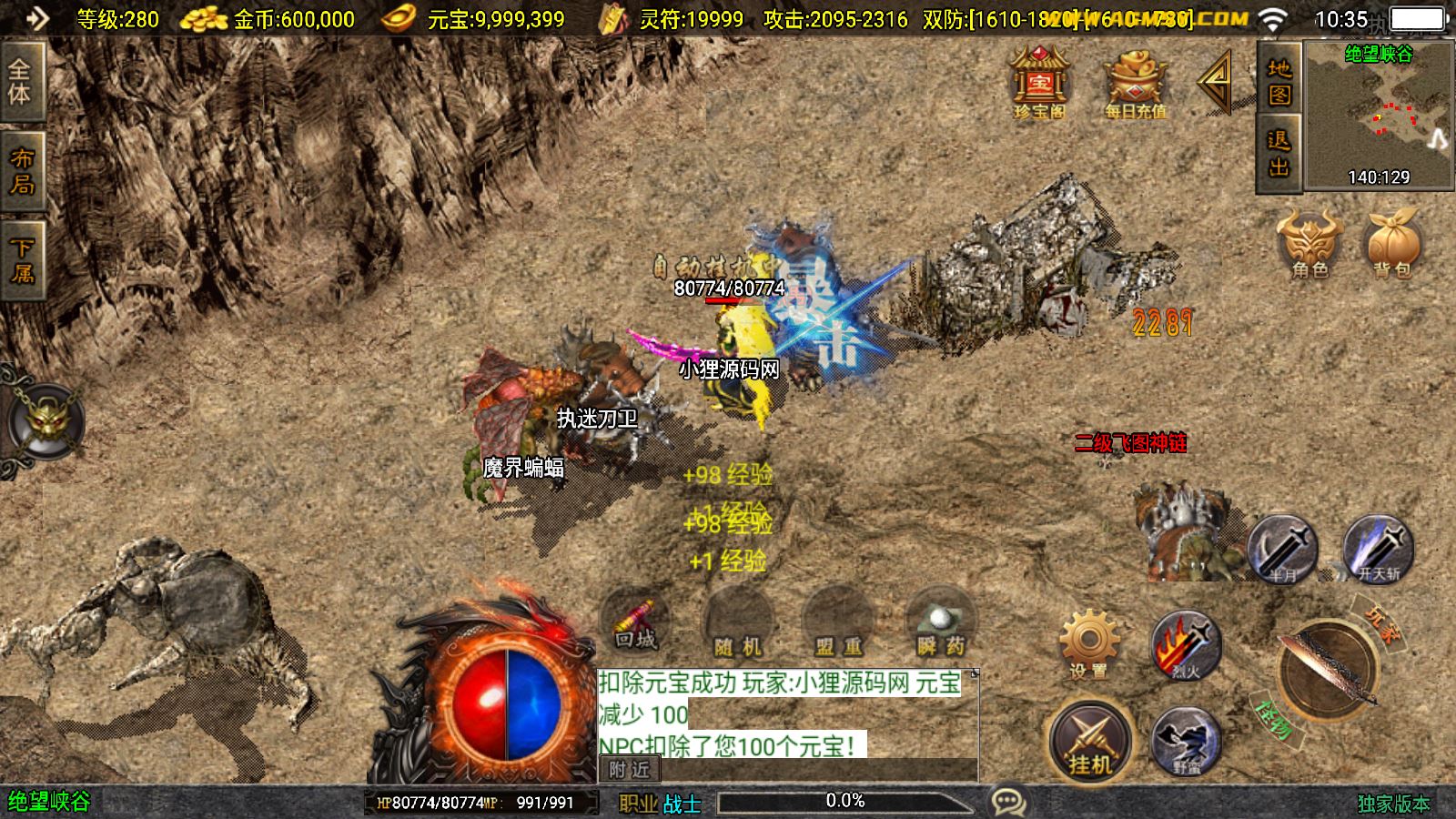The width and height of the screenshot is (1456, 819).
Task: Activate the 野蛮 charge skill
Action: [x=1187, y=742]
